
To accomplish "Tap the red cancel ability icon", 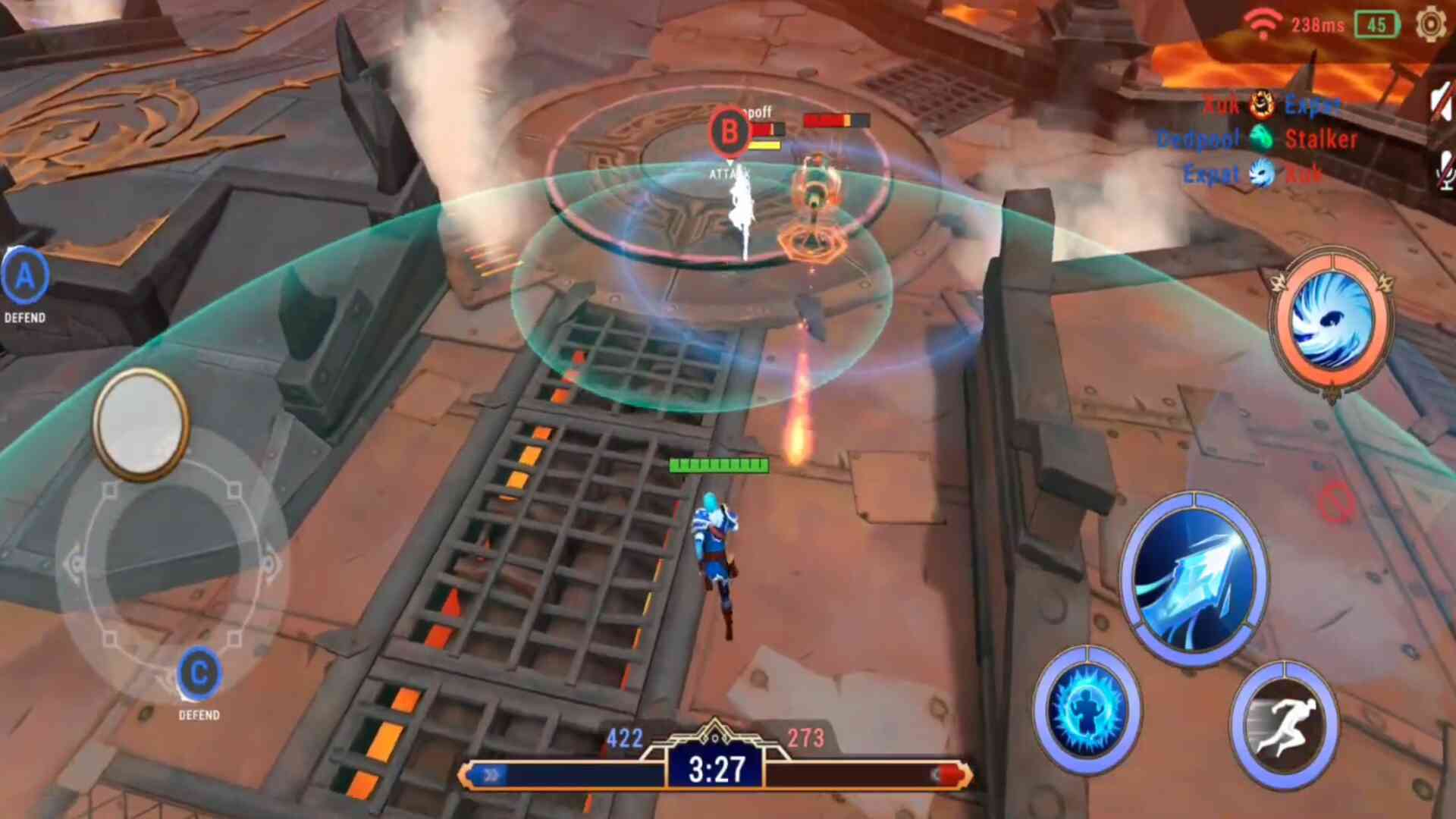I will click(x=1335, y=502).
